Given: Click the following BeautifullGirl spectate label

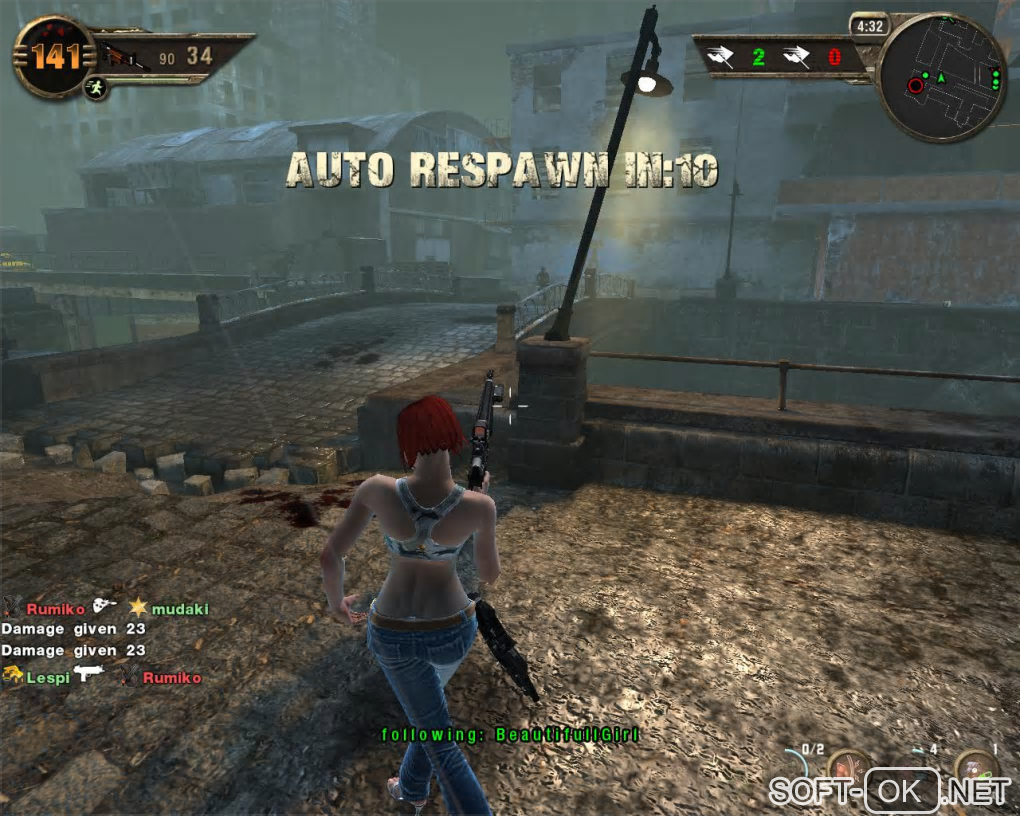Looking at the screenshot, I should tap(510, 735).
